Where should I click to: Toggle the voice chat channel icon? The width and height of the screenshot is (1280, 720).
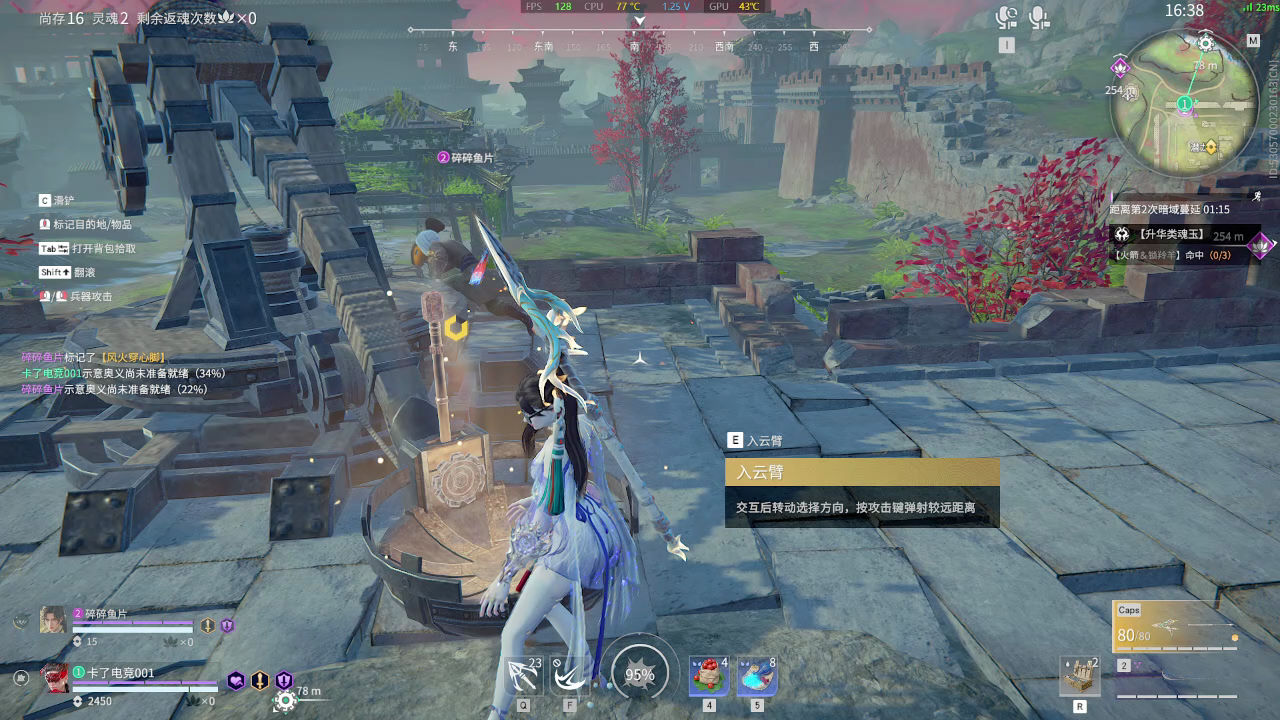point(1007,17)
